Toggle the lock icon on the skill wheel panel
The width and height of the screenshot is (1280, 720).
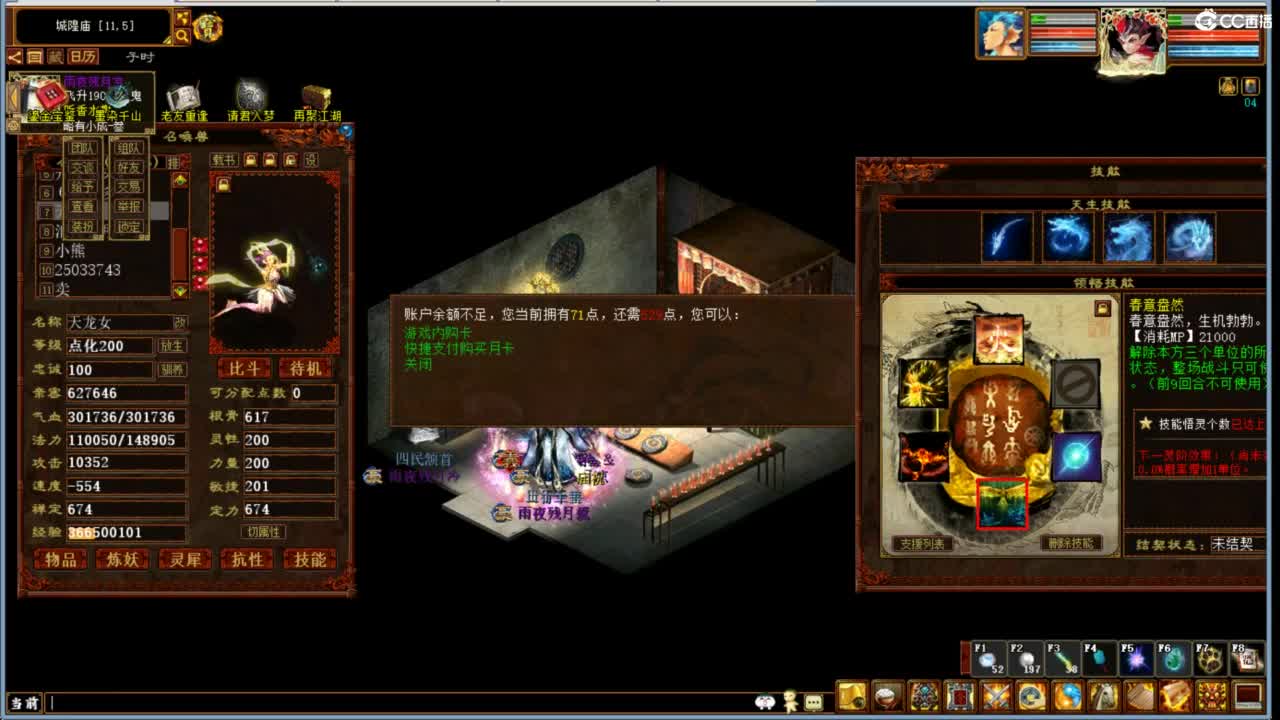coord(1103,308)
